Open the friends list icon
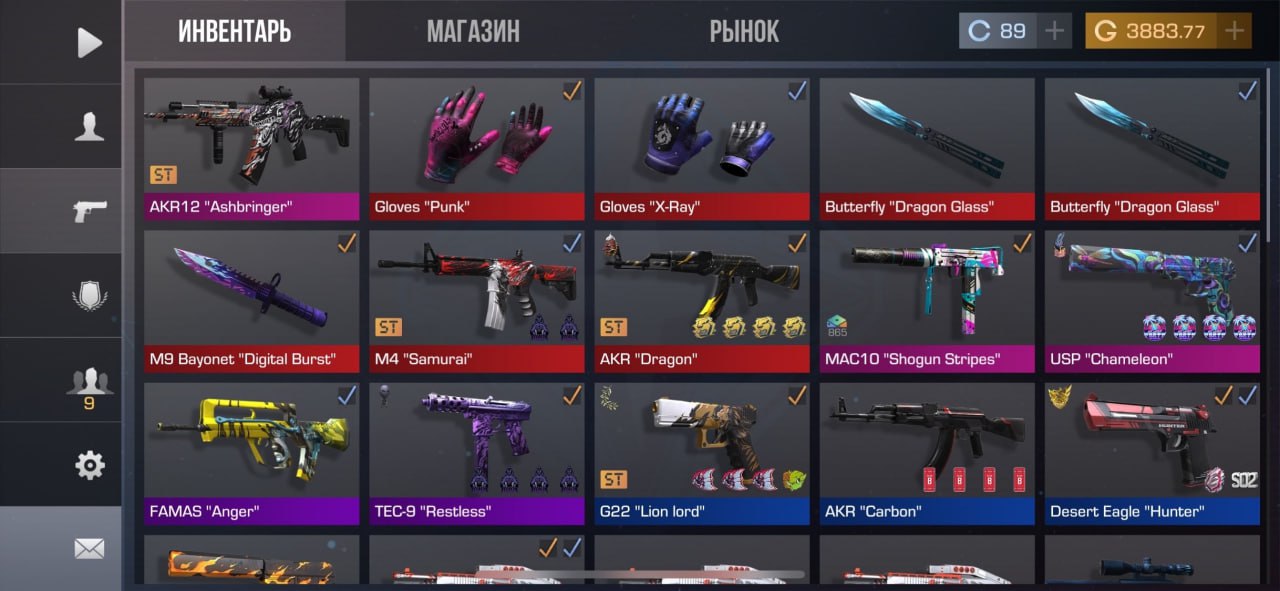This screenshot has height=591, width=1280. pos(89,383)
